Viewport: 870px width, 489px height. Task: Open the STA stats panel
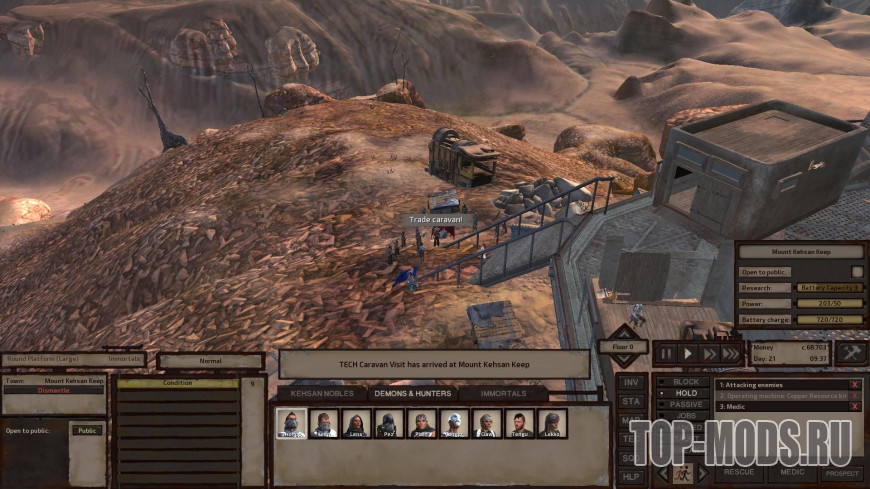point(631,401)
